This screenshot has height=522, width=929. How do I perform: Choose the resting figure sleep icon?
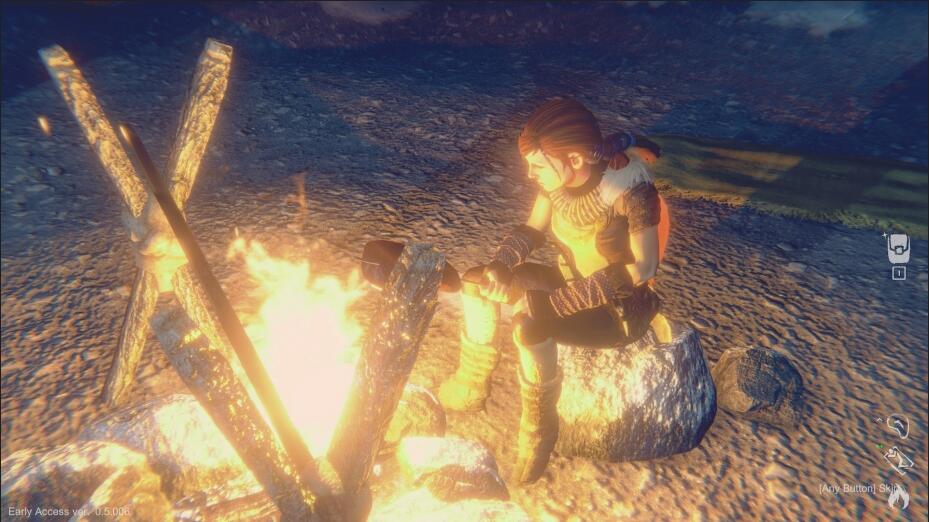pyautogui.click(x=898, y=459)
